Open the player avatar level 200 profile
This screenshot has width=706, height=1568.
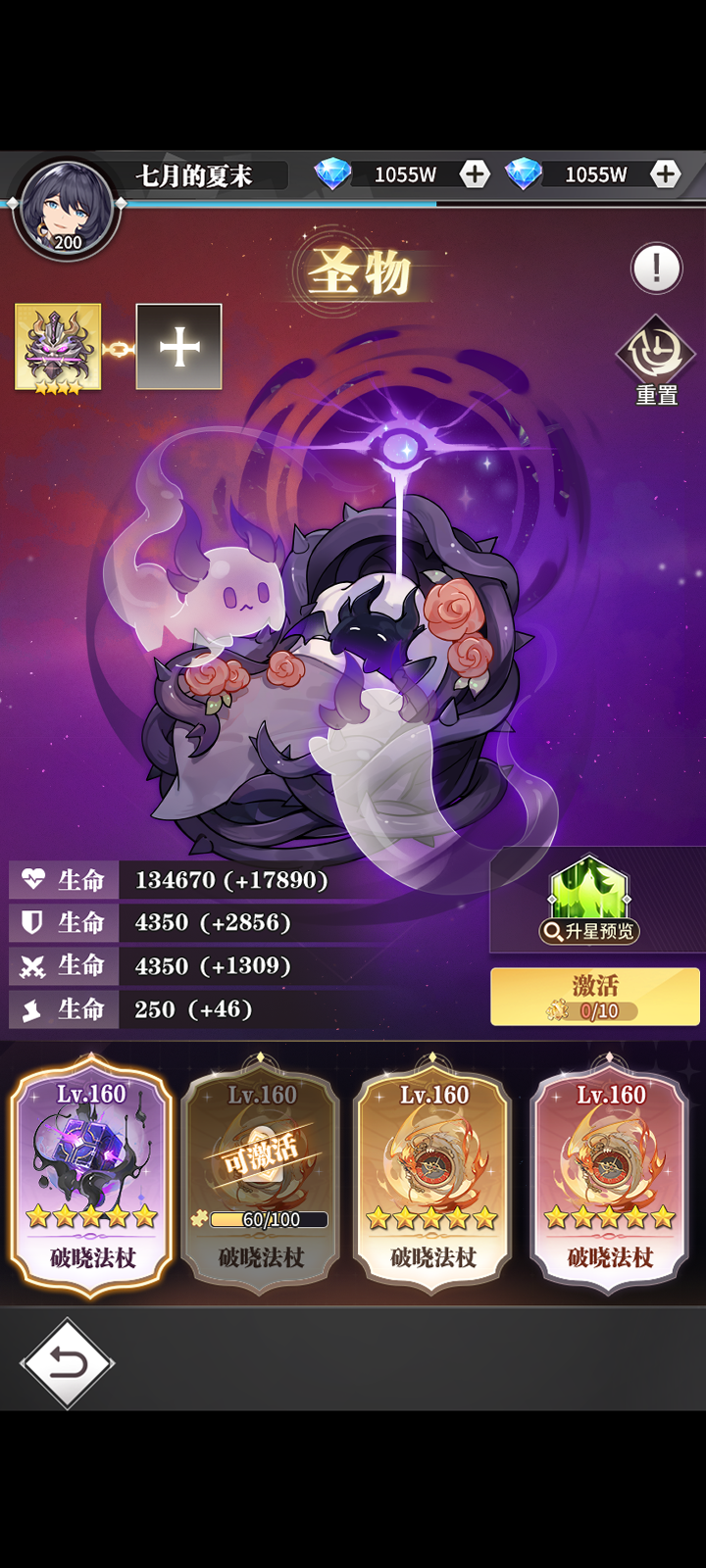[67, 209]
